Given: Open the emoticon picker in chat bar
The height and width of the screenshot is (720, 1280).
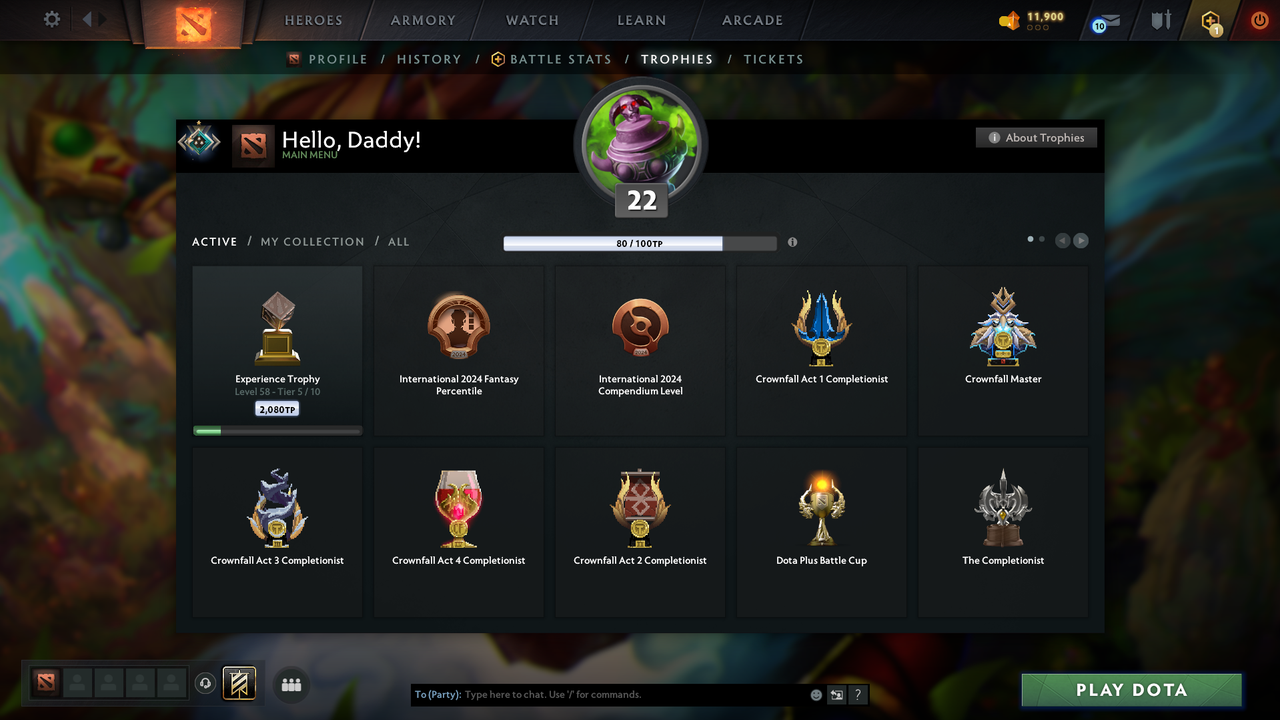Looking at the screenshot, I should click(815, 694).
